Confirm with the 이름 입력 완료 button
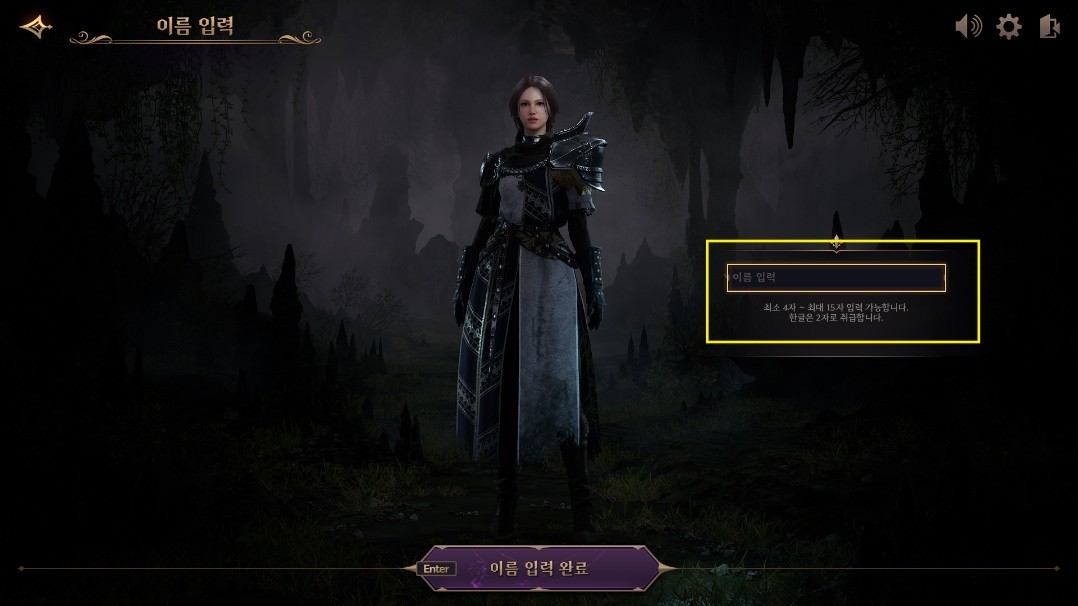The width and height of the screenshot is (1078, 606). (x=538, y=568)
